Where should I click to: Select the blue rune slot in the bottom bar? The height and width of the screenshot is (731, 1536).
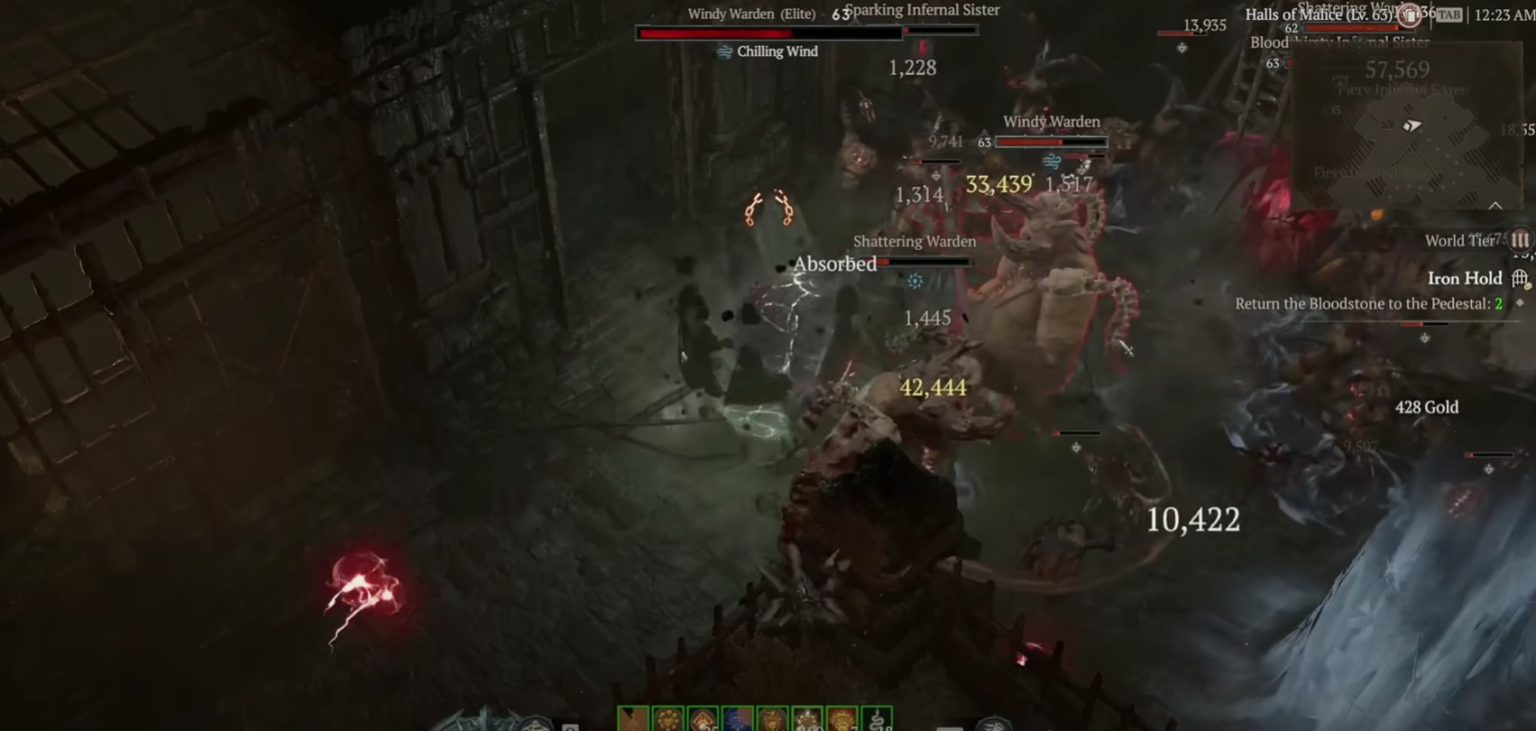point(738,718)
